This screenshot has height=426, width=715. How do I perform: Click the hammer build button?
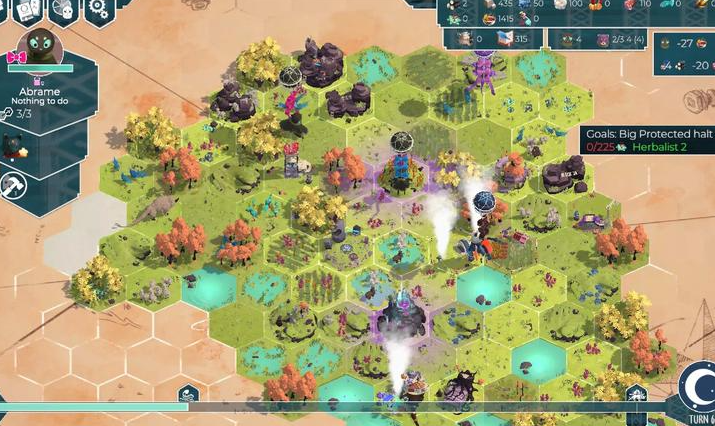click(13, 186)
